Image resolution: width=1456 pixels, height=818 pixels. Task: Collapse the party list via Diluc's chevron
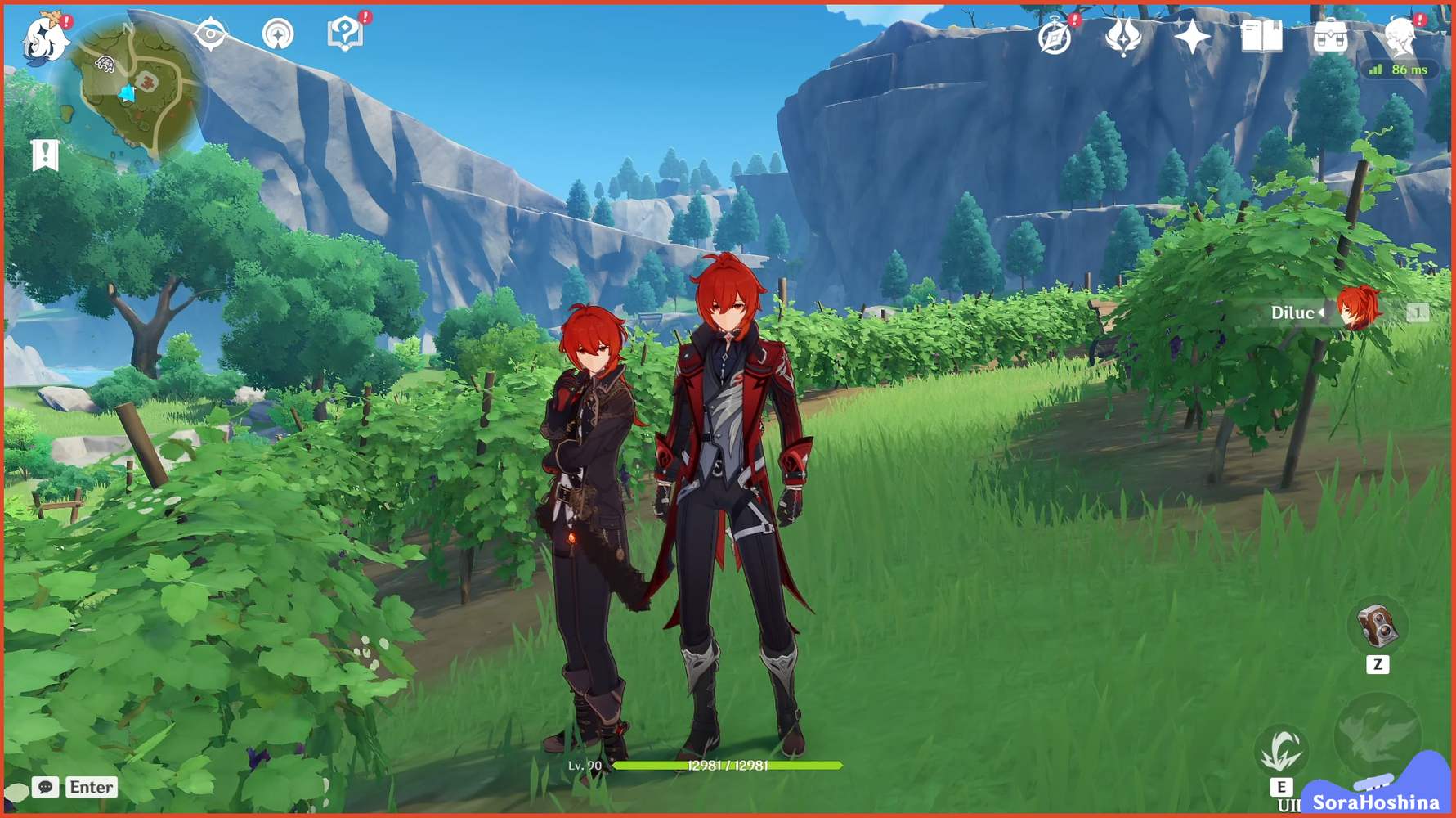coord(1320,312)
